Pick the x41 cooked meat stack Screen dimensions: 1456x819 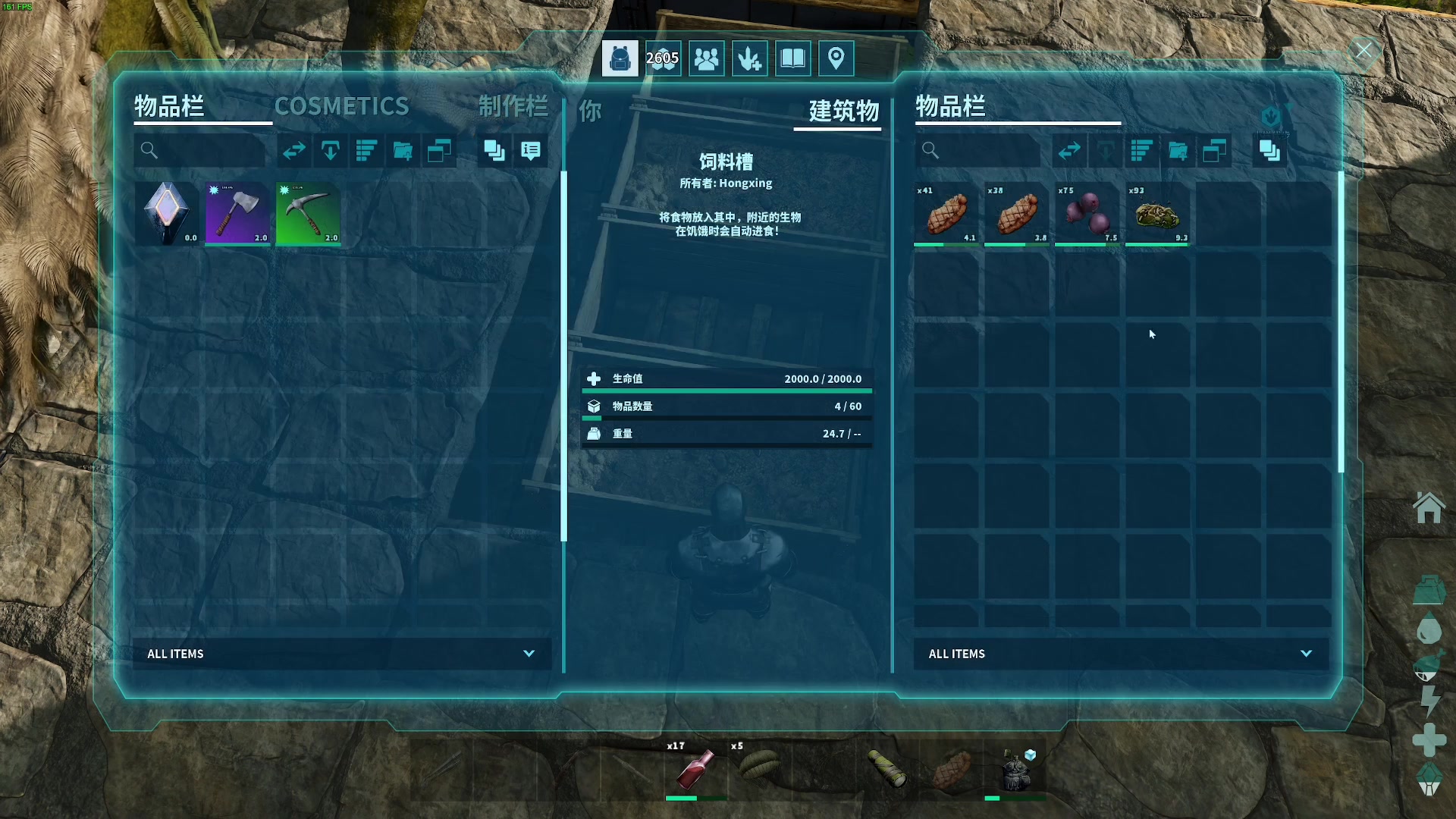tap(946, 215)
